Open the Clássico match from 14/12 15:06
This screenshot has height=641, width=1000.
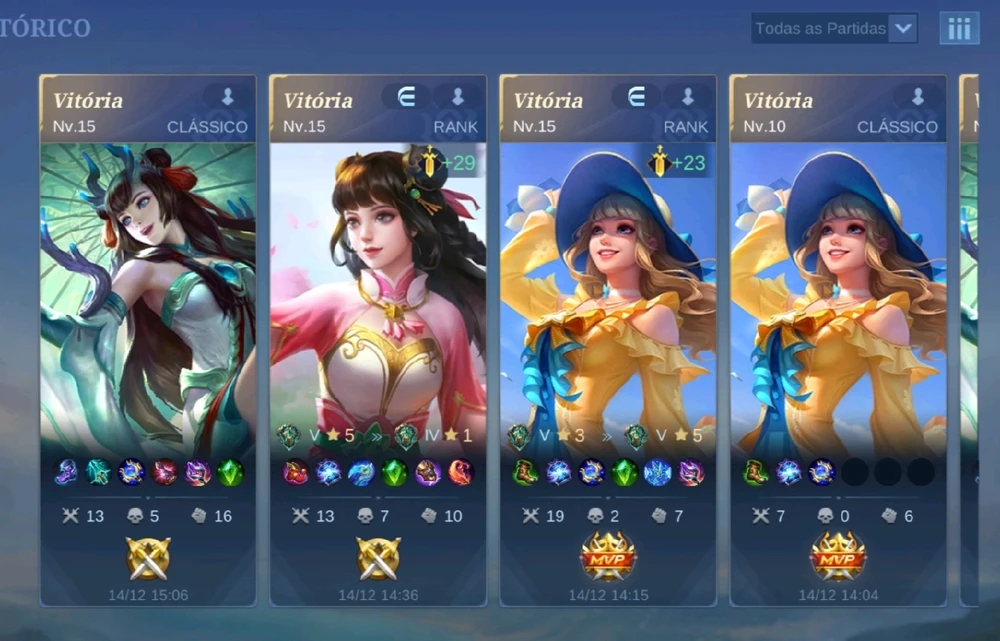(x=148, y=340)
